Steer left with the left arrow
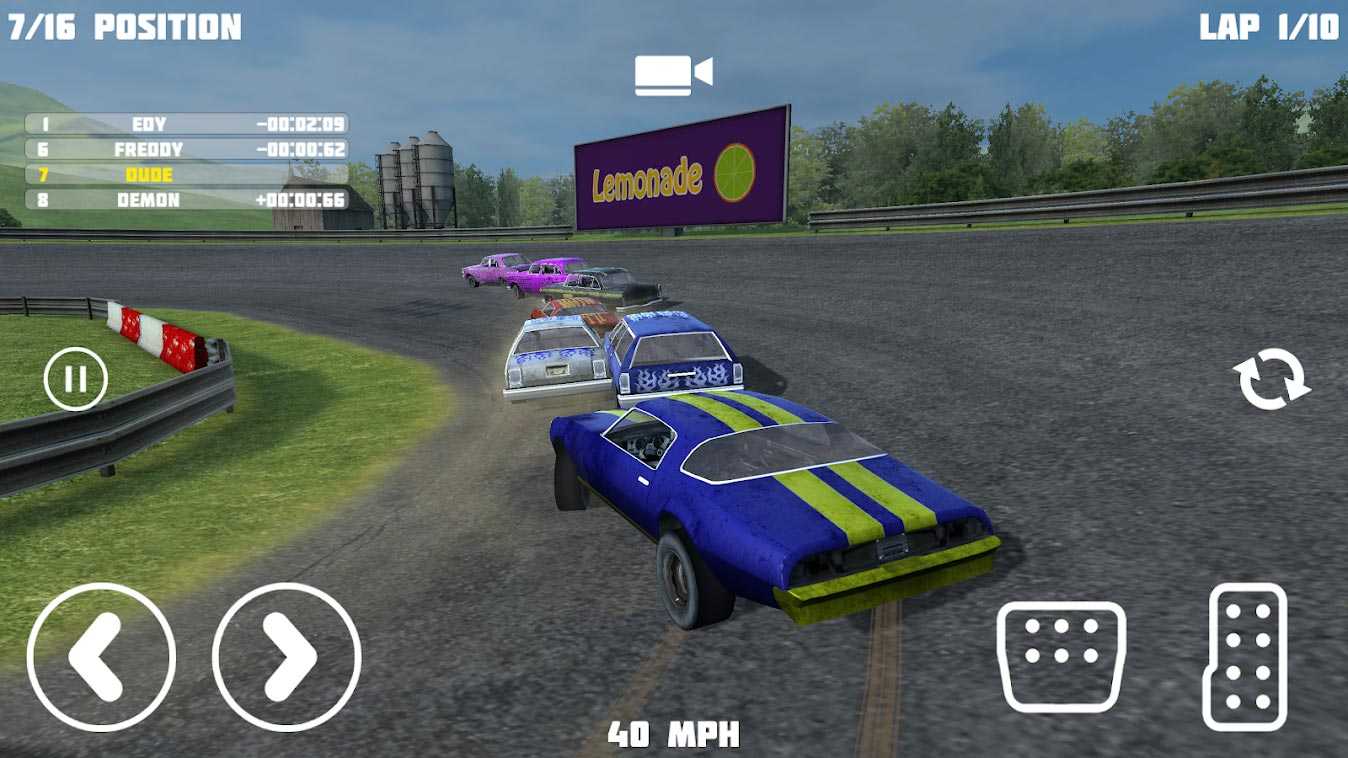The image size is (1348, 758). click(101, 657)
